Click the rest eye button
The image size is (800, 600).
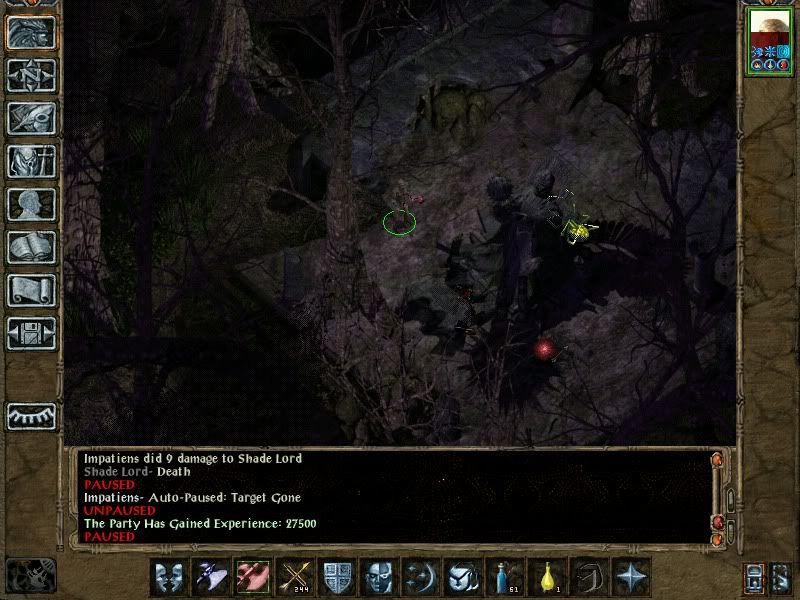(x=30, y=415)
